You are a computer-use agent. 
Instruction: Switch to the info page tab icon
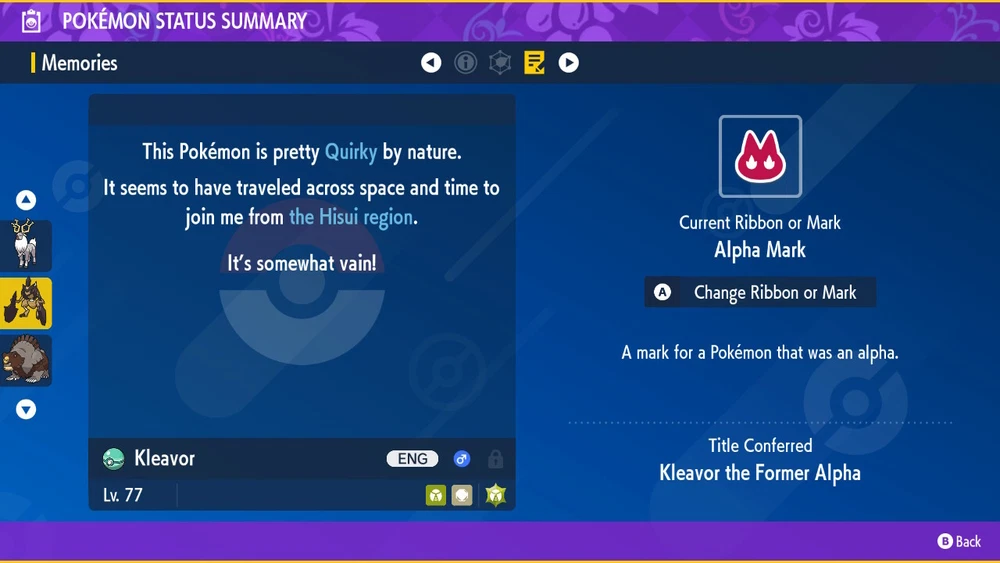(466, 63)
